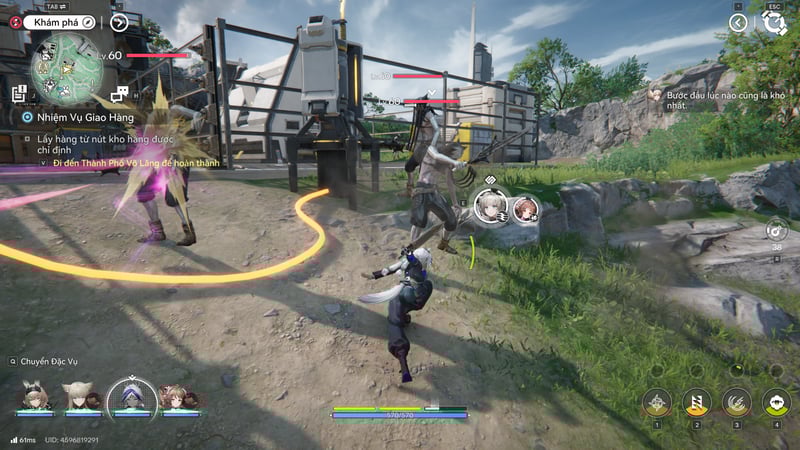Use the consumable item icon showing 38

776,228
